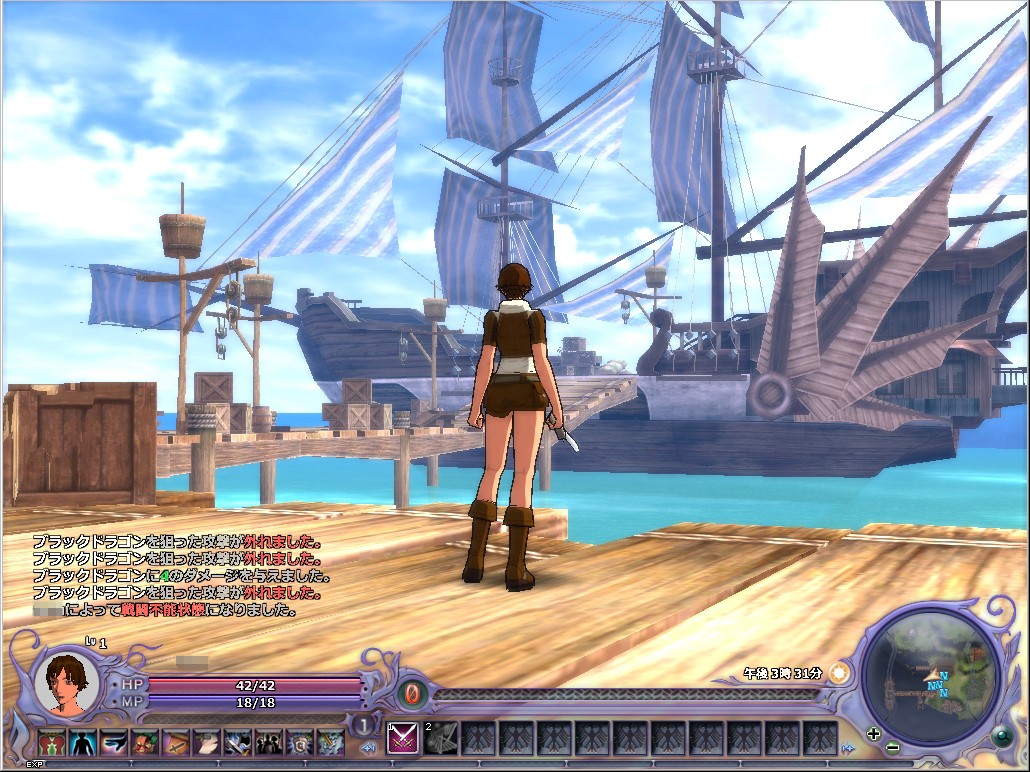
Task: Zoom out the minimap with minus button
Action: pos(892,747)
